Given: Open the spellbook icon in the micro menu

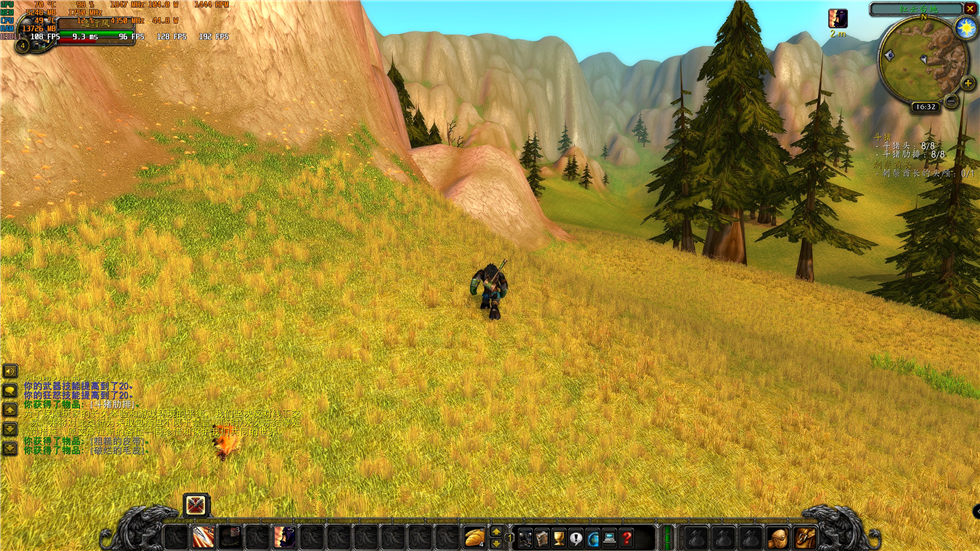Looking at the screenshot, I should tap(542, 539).
